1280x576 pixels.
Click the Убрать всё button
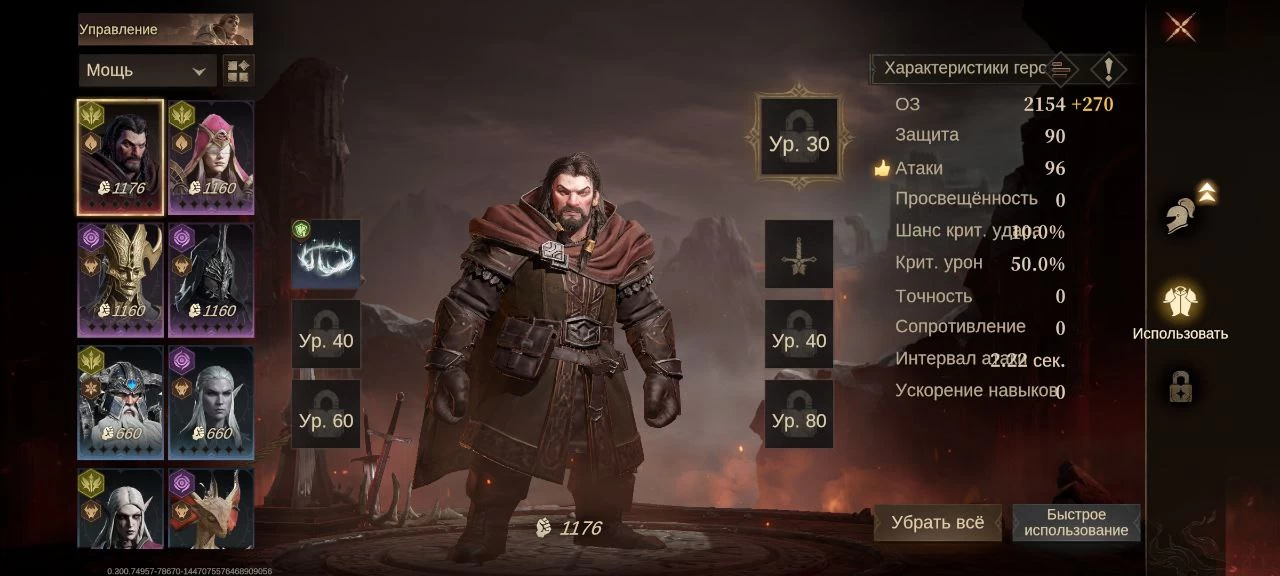[937, 523]
